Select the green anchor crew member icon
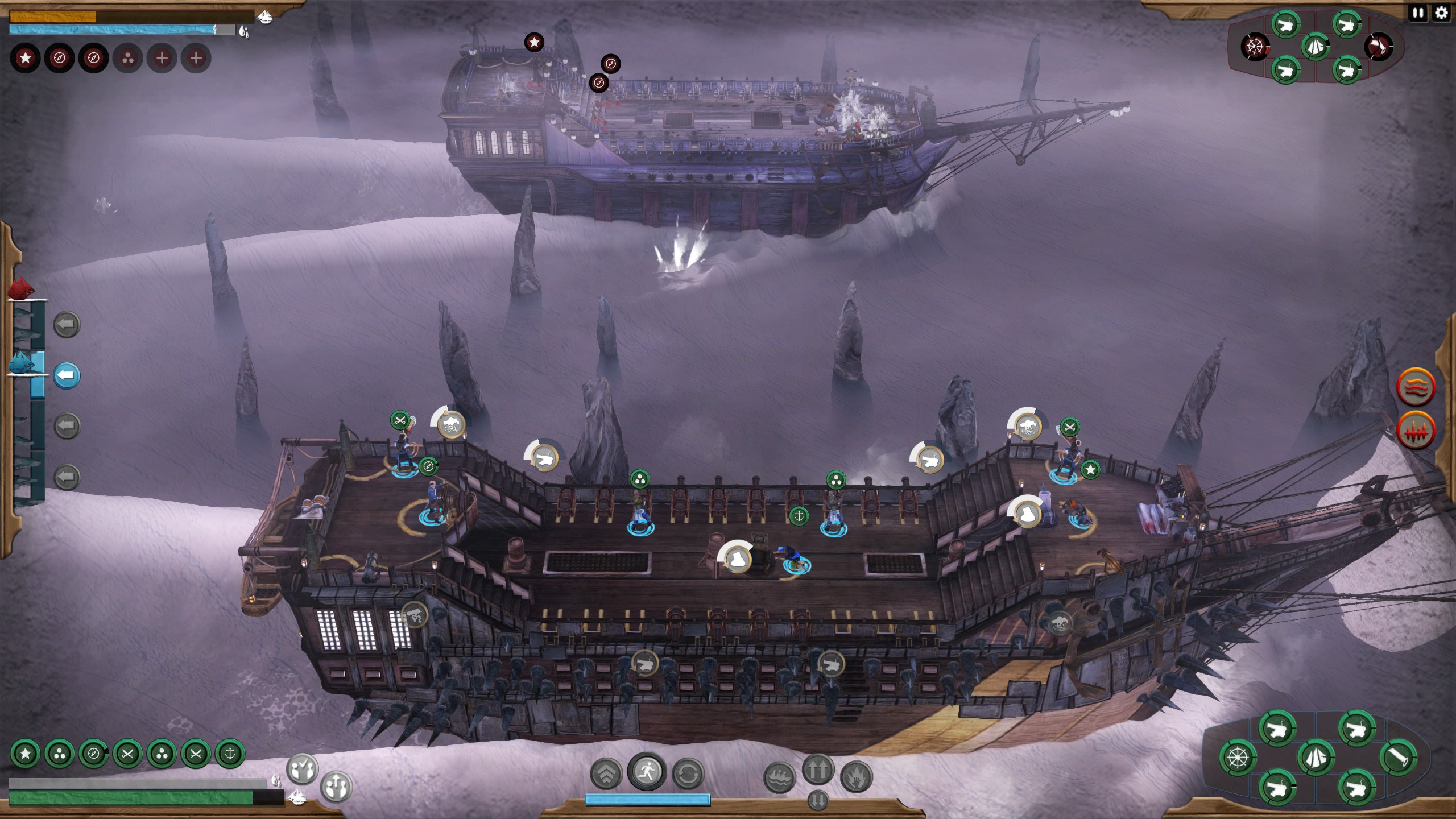This screenshot has height=819, width=1456. pos(230,754)
